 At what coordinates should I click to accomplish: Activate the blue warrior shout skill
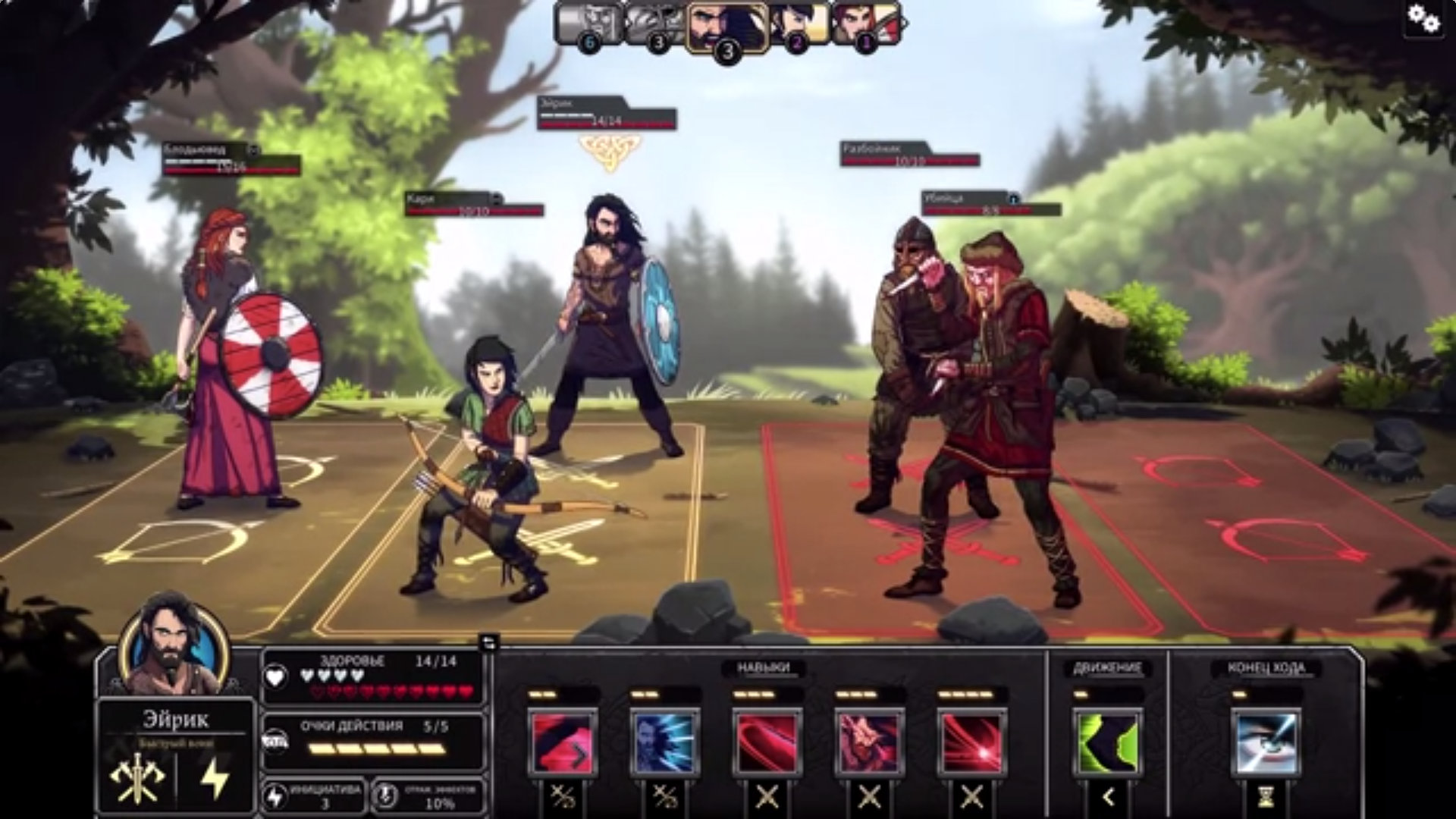[x=664, y=742]
